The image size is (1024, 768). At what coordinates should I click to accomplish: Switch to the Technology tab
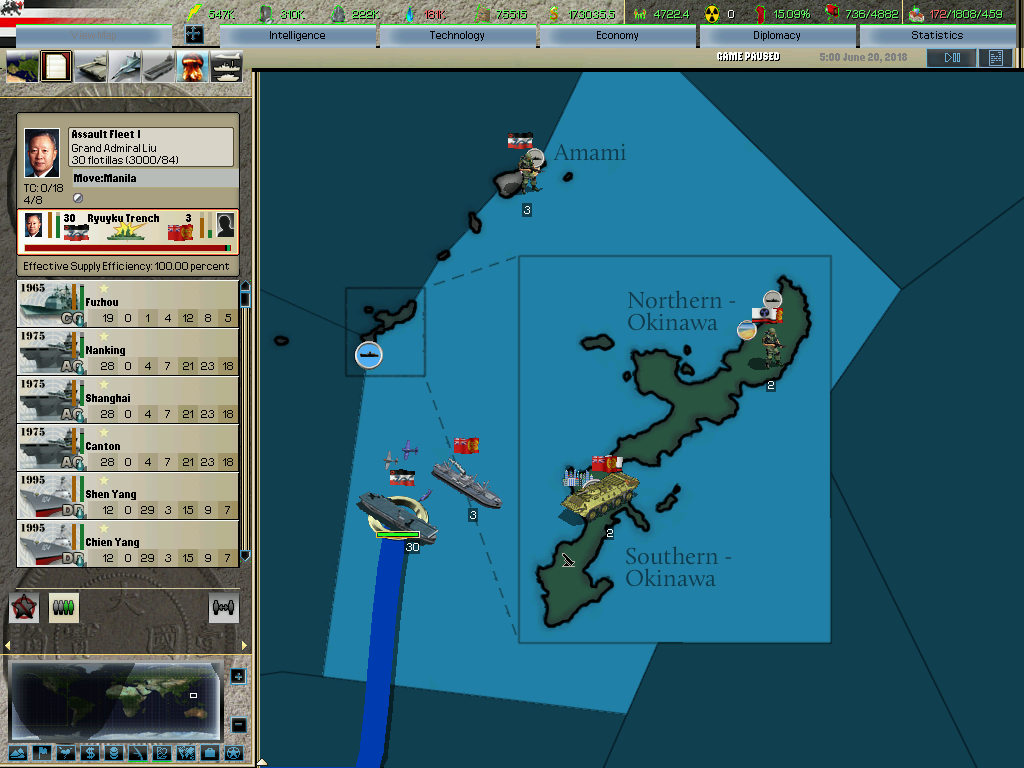pos(457,35)
